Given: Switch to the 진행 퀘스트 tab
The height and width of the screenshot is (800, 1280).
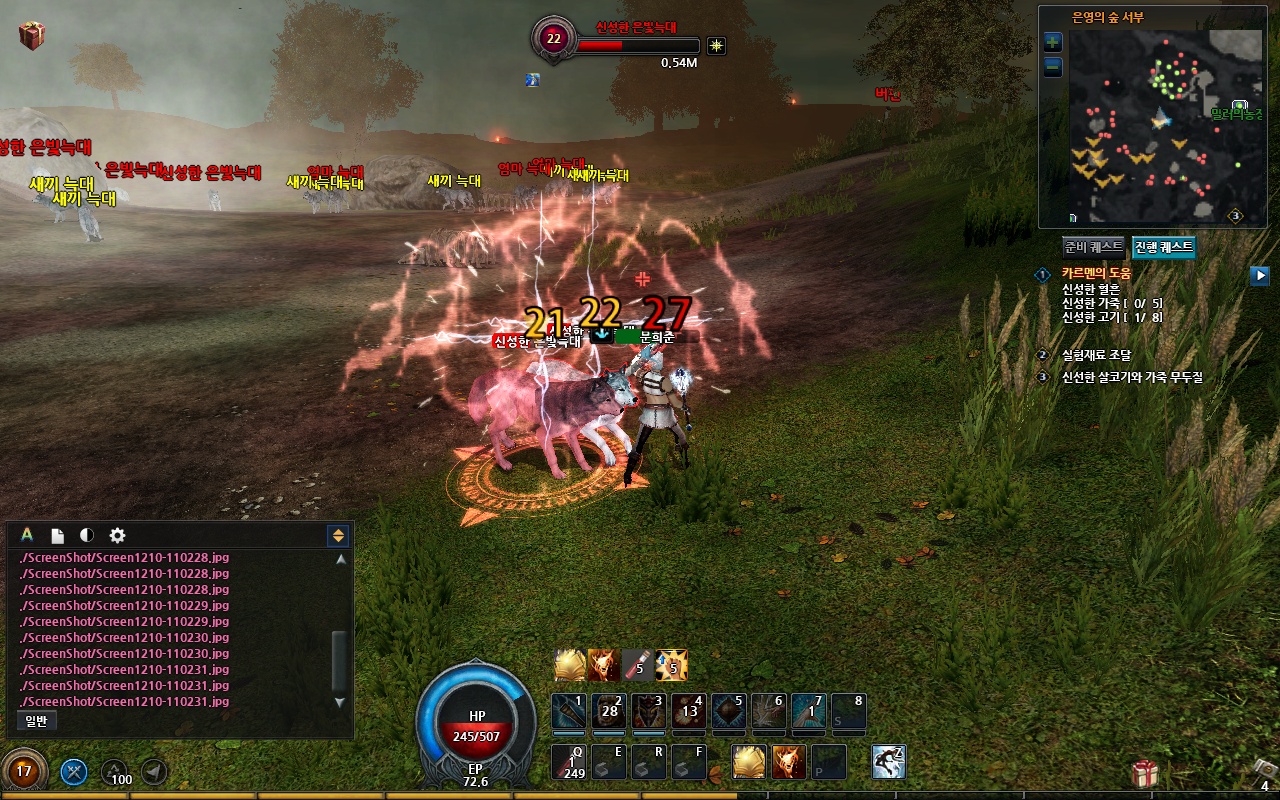Looking at the screenshot, I should [1163, 247].
